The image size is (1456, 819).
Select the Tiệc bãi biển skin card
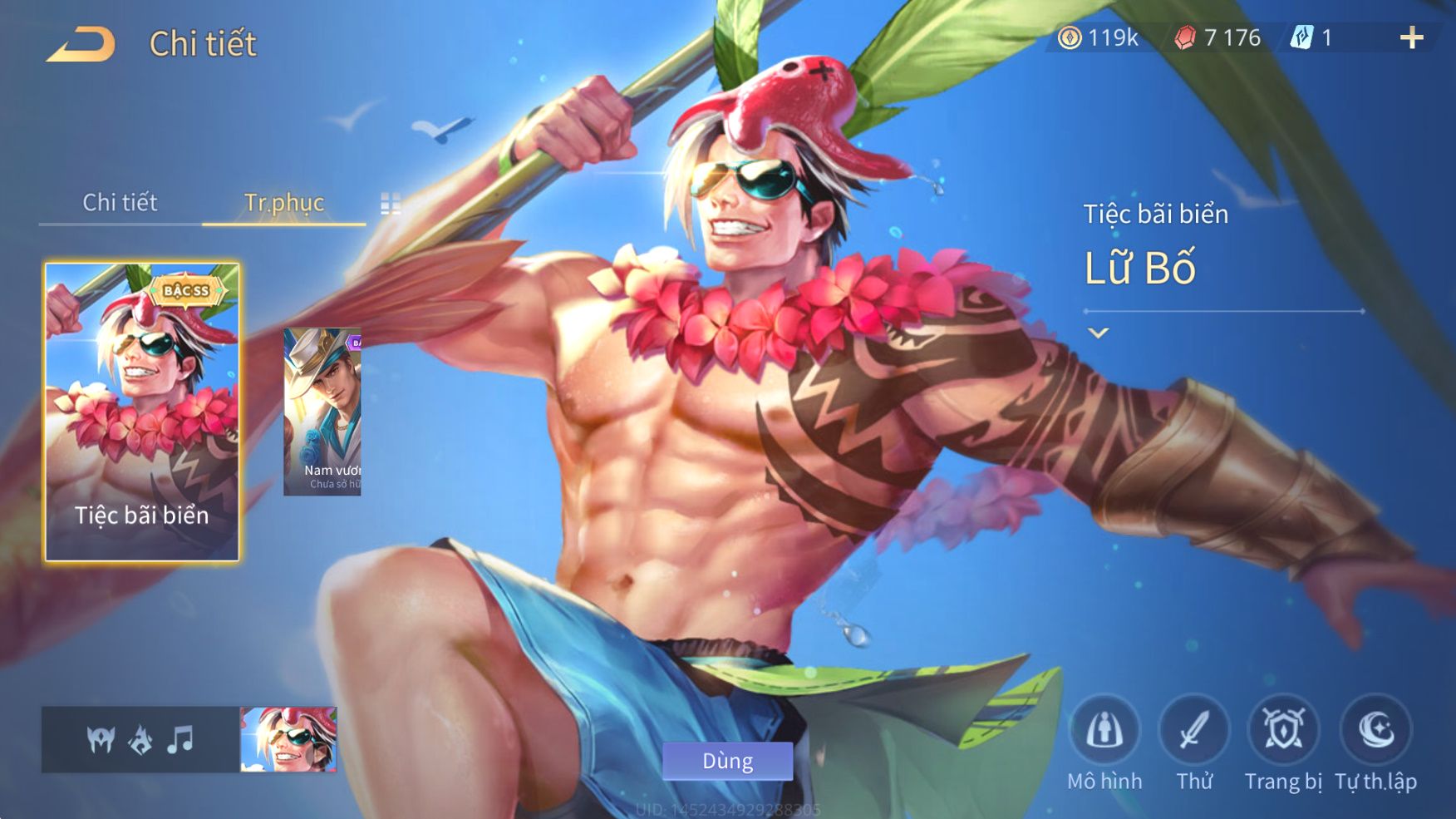pyautogui.click(x=142, y=412)
